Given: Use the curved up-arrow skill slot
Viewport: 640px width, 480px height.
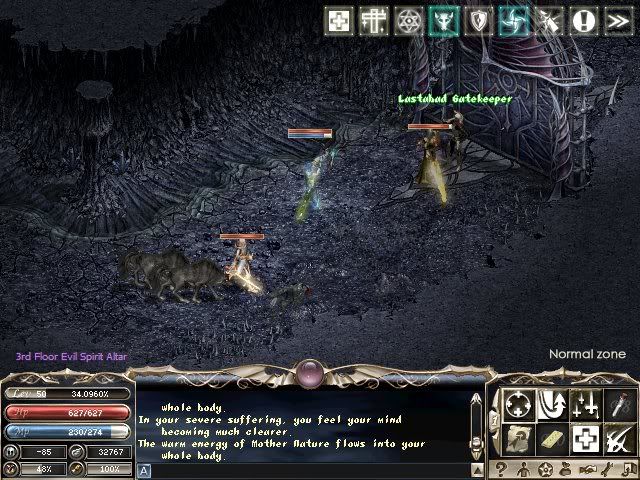Looking at the screenshot, I should pos(552,404).
